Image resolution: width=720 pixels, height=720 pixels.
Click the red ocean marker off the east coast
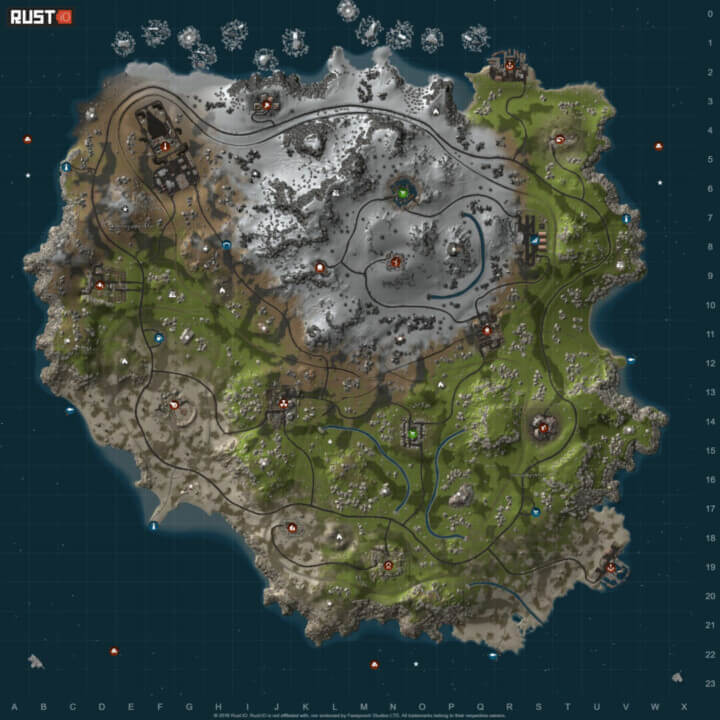tap(658, 147)
